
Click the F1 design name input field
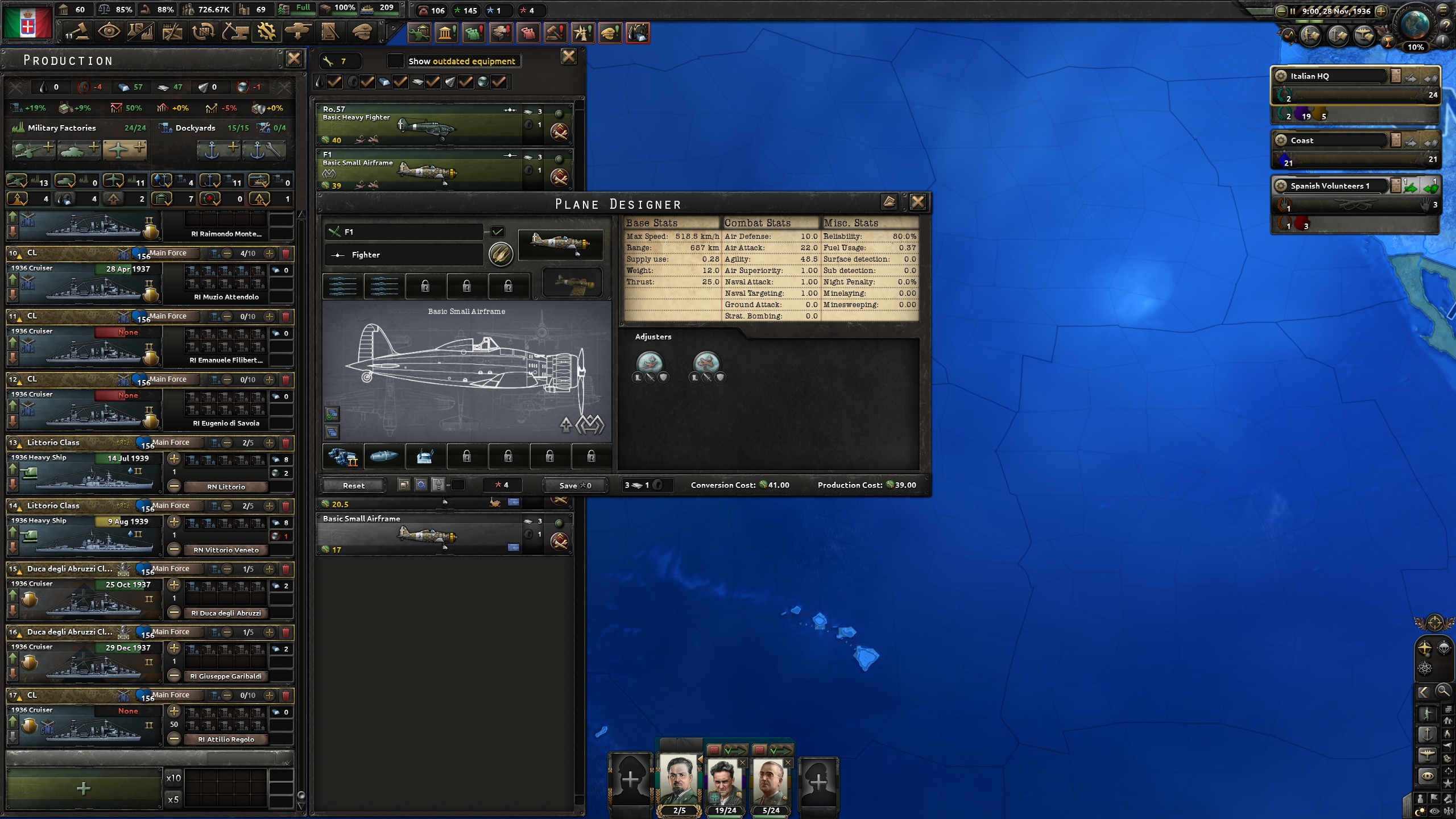pos(404,232)
